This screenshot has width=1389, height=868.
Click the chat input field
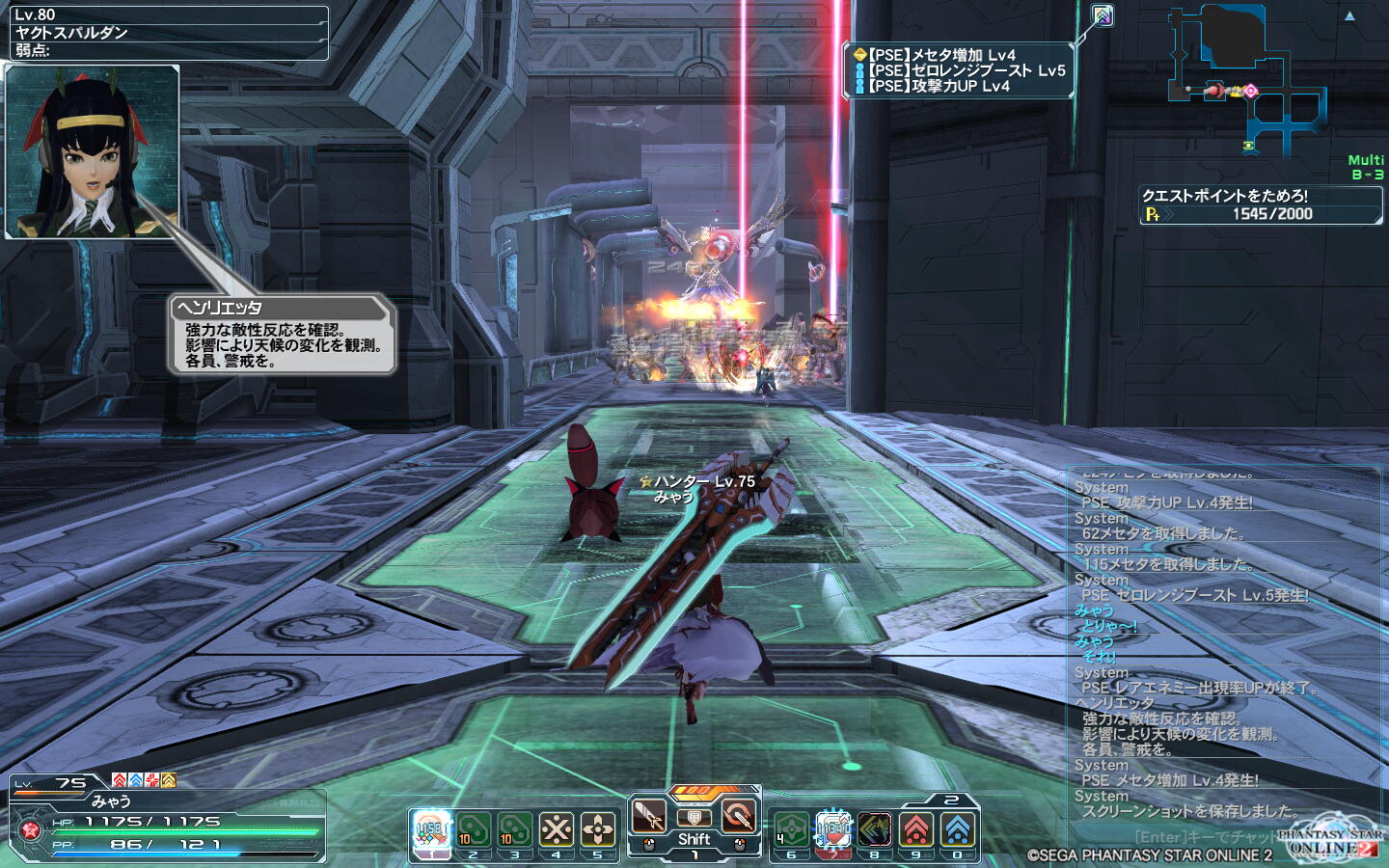[x=1206, y=837]
